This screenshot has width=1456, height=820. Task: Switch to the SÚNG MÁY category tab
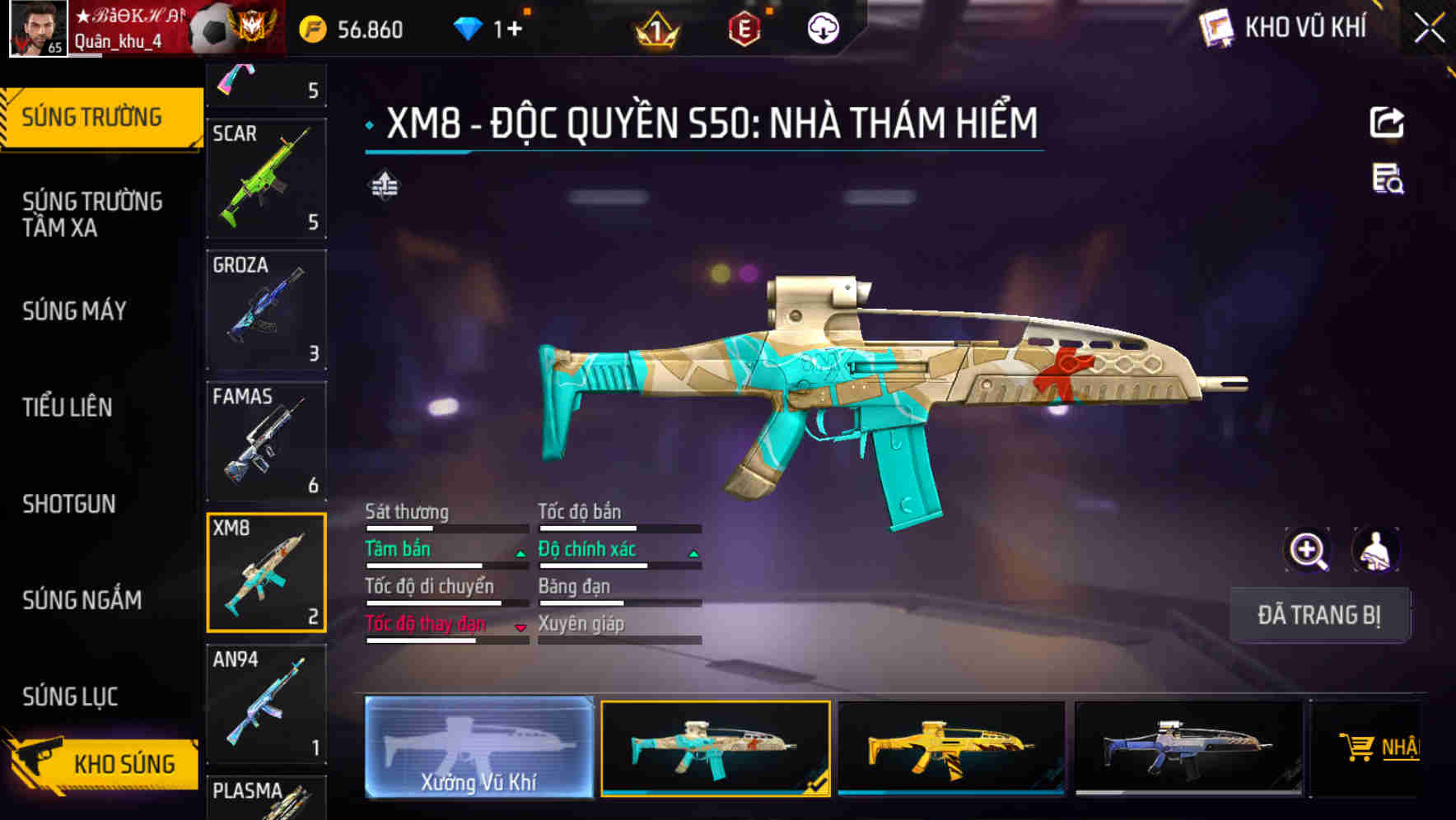point(75,311)
